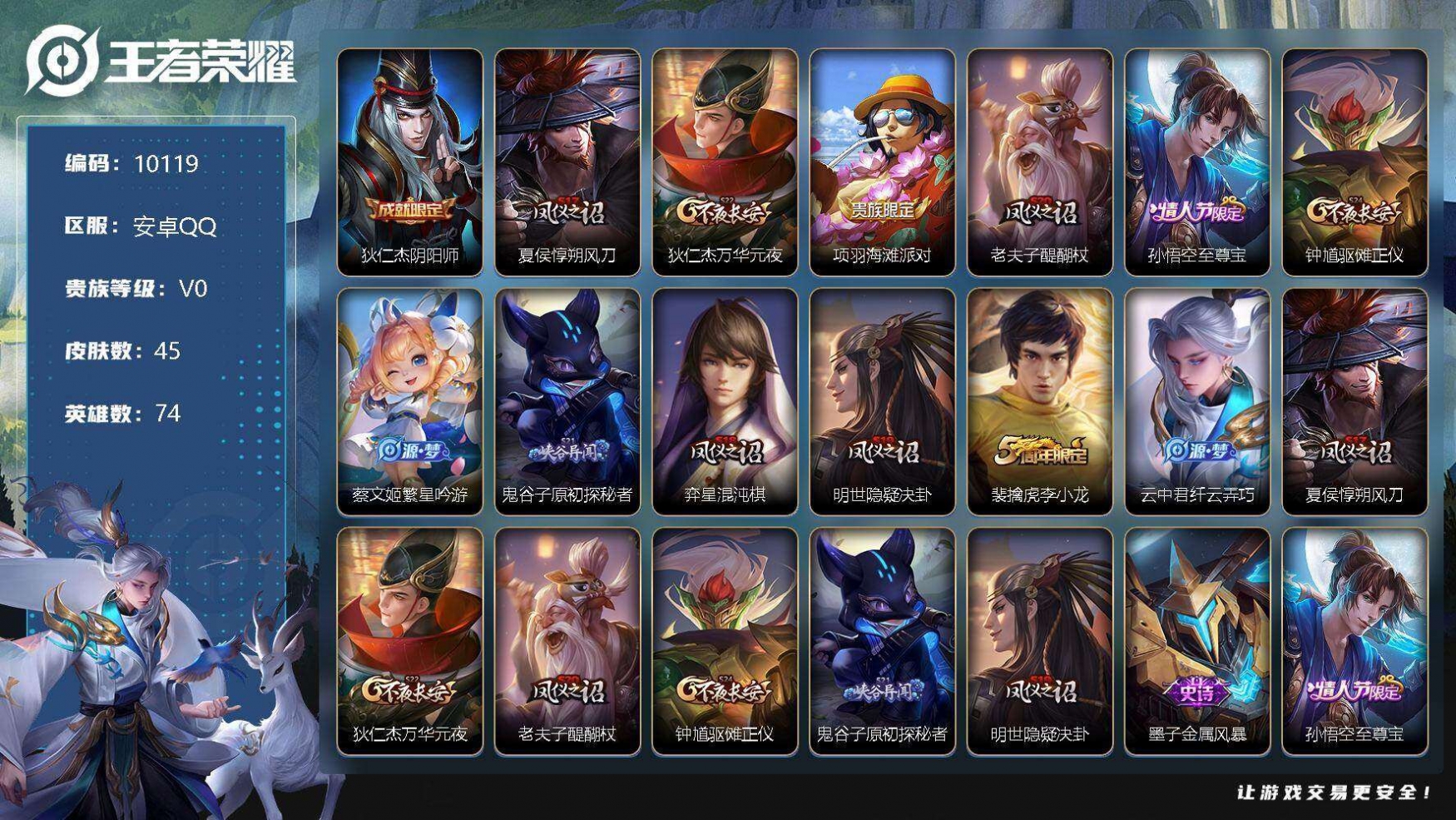The width and height of the screenshot is (1456, 820).
Task: Choose the 项羽海滩派对 skin card
Action: coord(882,162)
